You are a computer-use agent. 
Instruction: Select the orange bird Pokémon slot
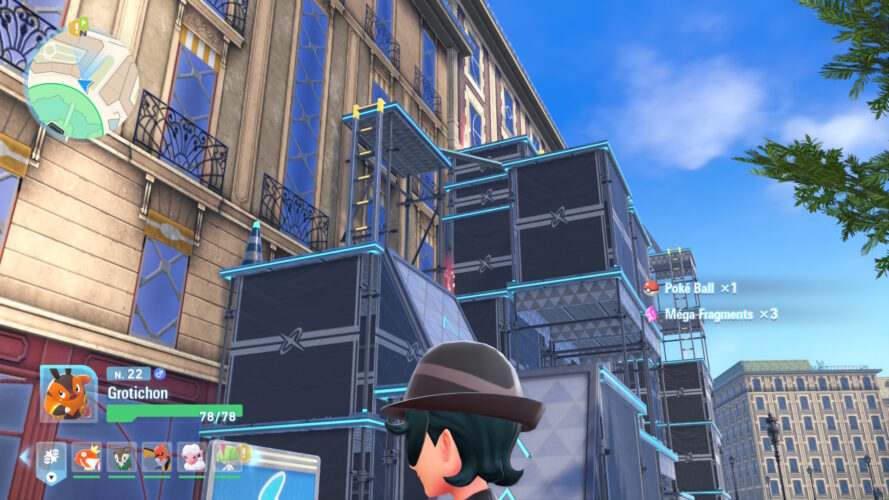pos(156,457)
